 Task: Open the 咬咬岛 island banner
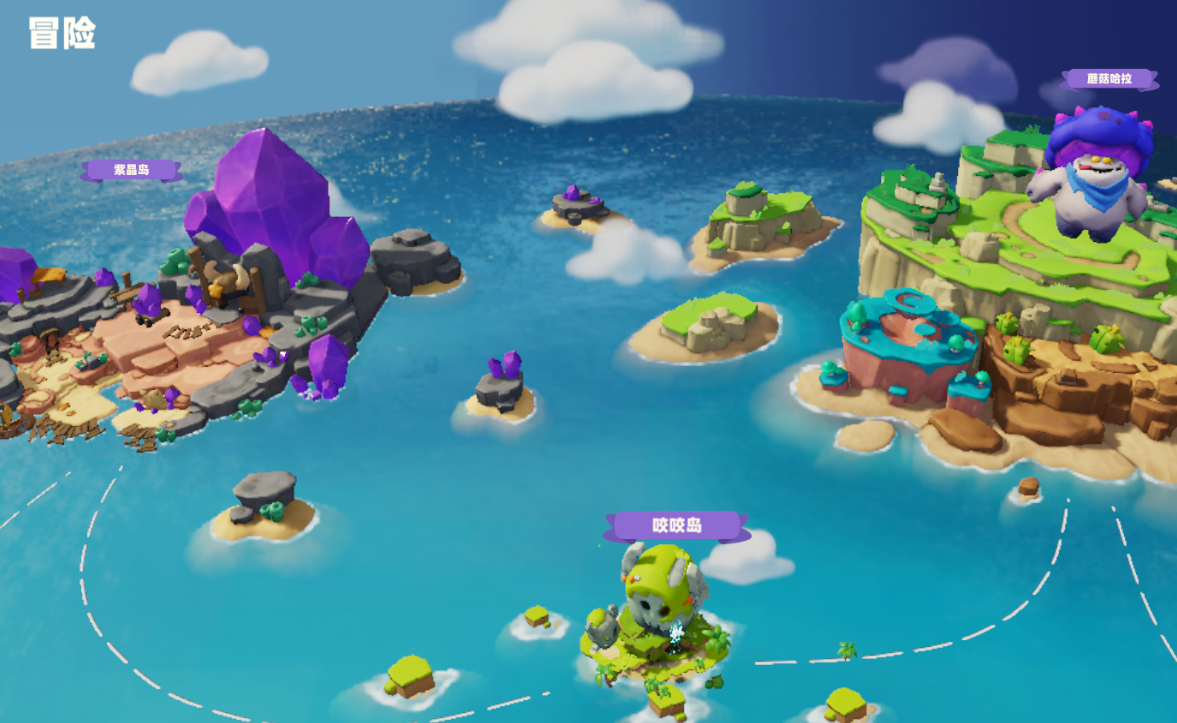tap(677, 525)
